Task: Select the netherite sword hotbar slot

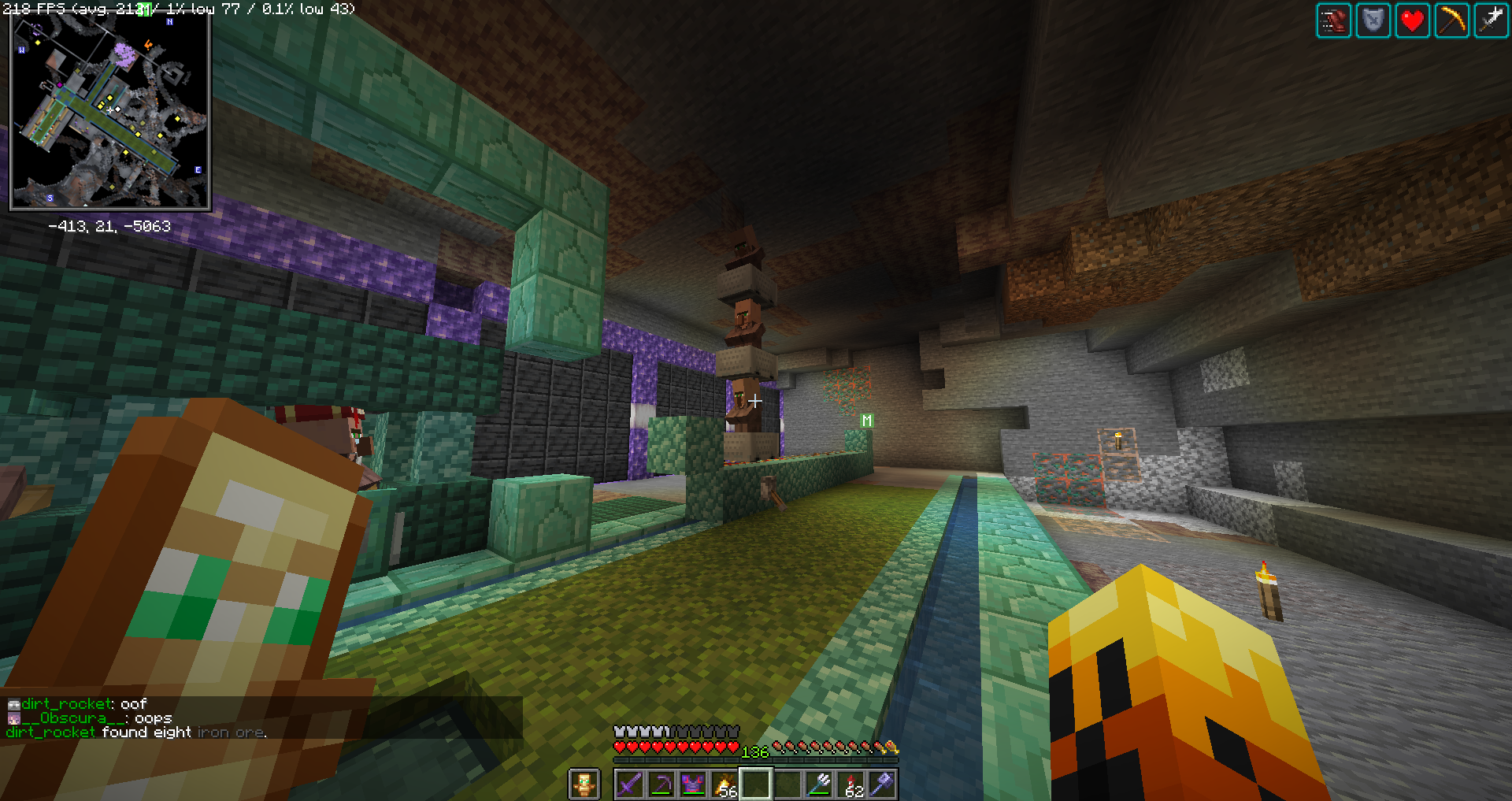Action: pos(630,784)
